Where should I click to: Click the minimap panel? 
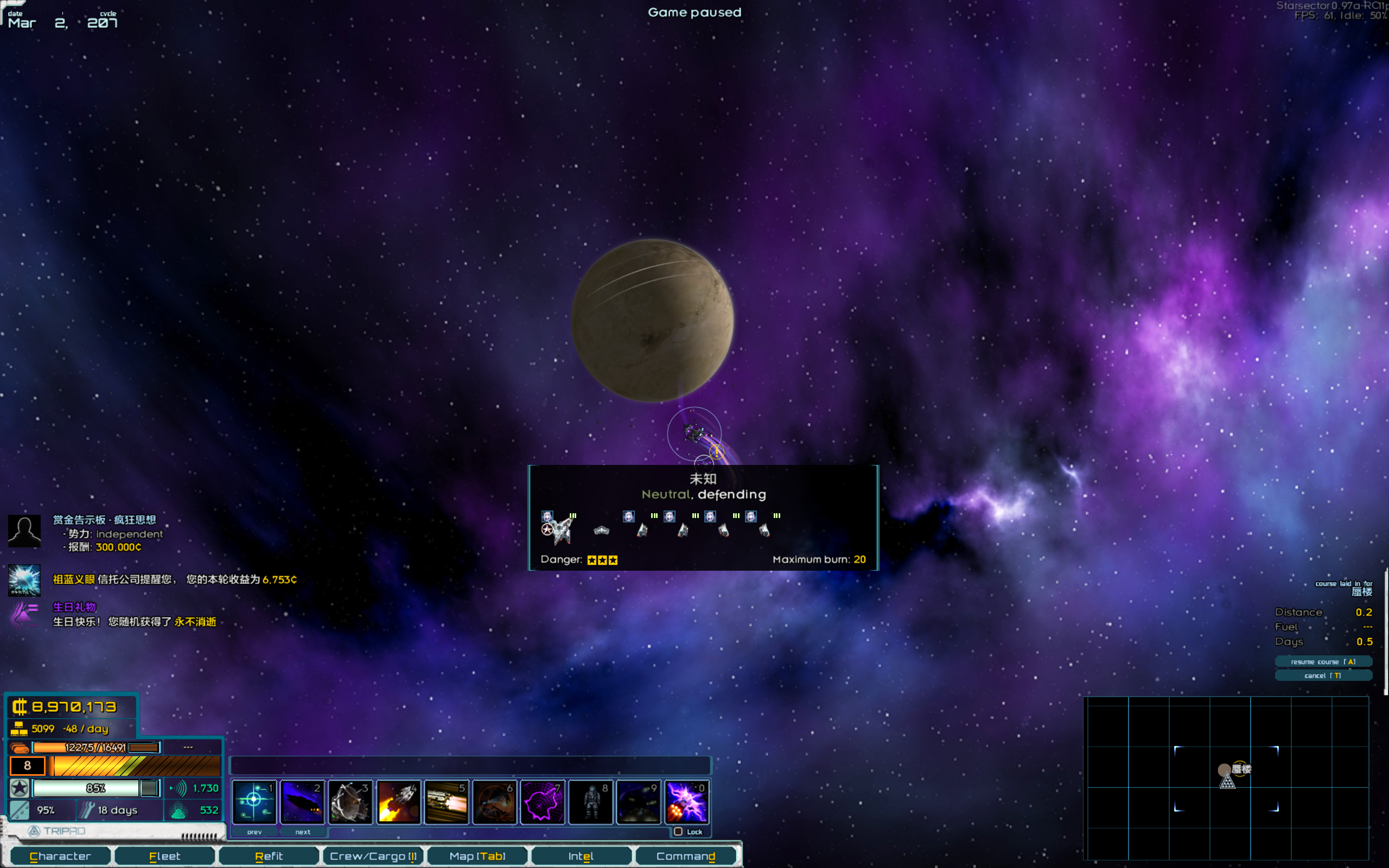pos(1226,778)
